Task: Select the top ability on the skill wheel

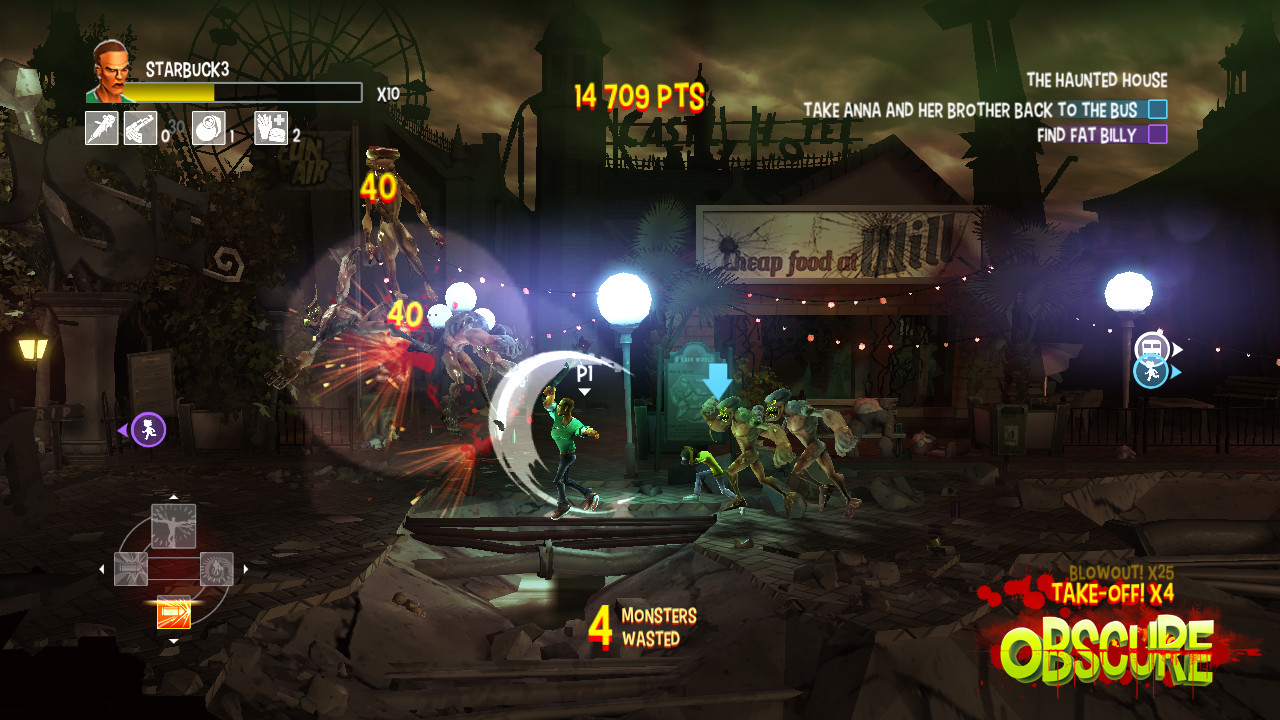Action: [x=173, y=526]
